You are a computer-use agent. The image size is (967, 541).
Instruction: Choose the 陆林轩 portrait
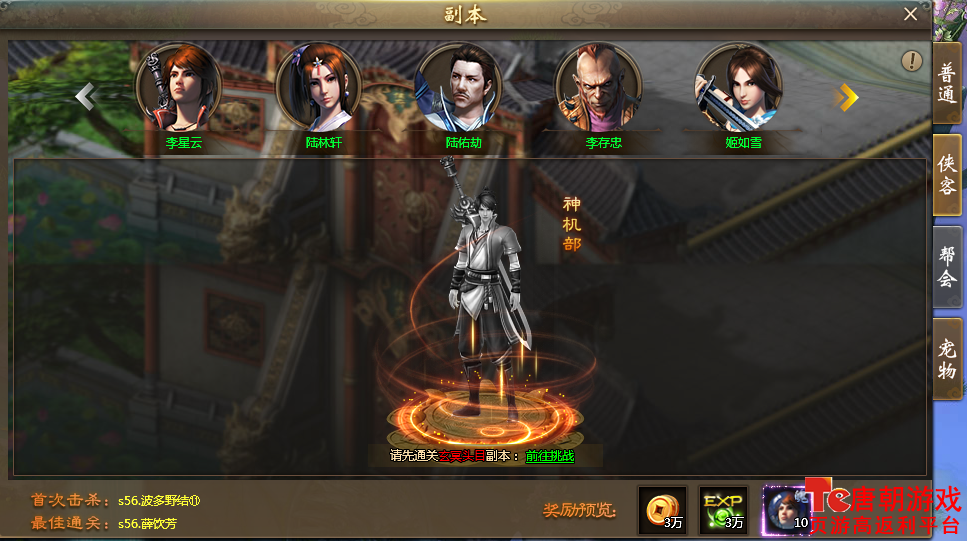pyautogui.click(x=317, y=87)
